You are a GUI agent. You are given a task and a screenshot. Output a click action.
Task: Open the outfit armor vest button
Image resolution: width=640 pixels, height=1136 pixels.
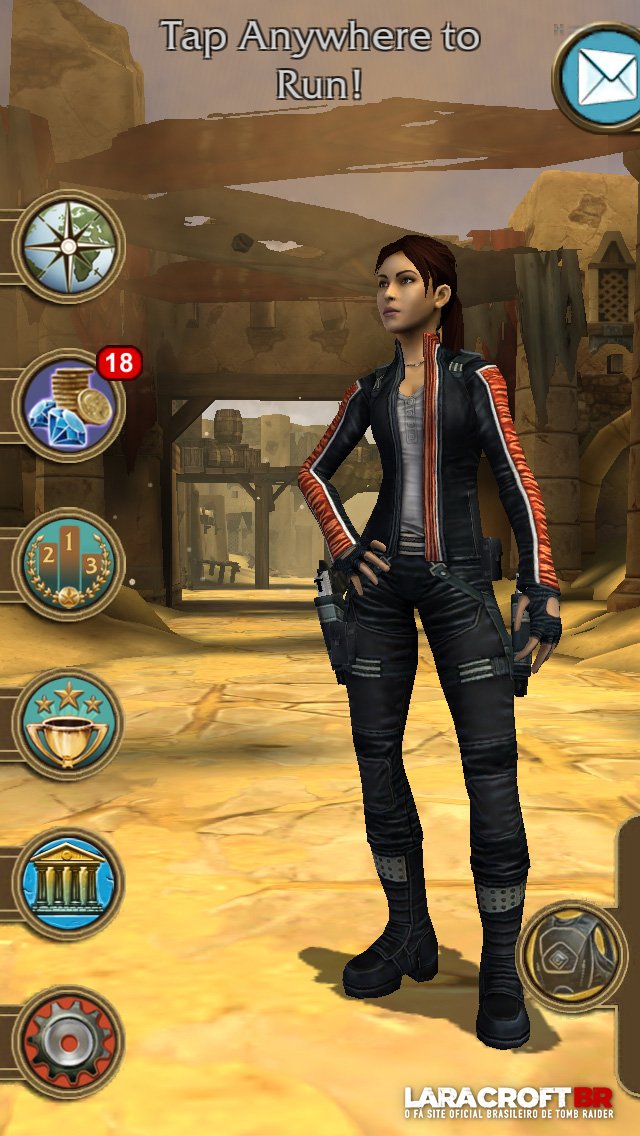(x=571, y=957)
